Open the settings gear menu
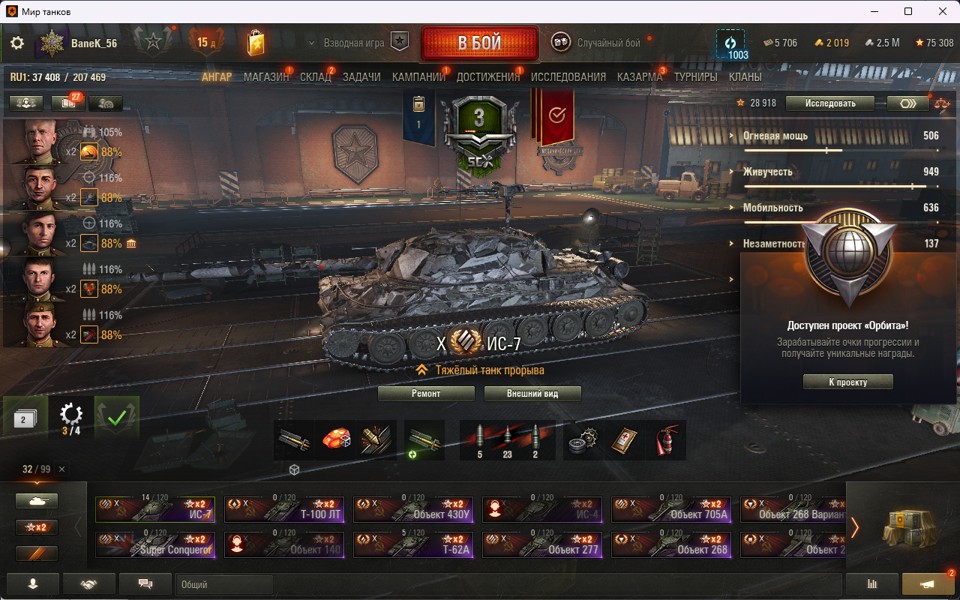 17,43
